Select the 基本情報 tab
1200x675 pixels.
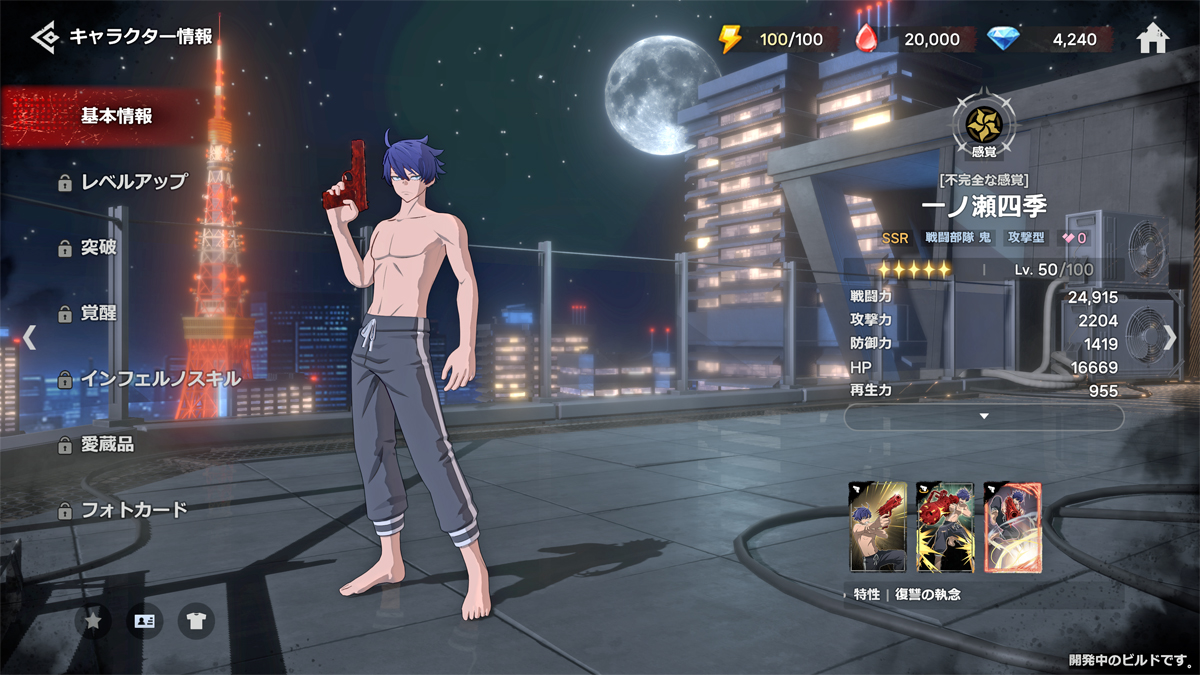pos(116,116)
